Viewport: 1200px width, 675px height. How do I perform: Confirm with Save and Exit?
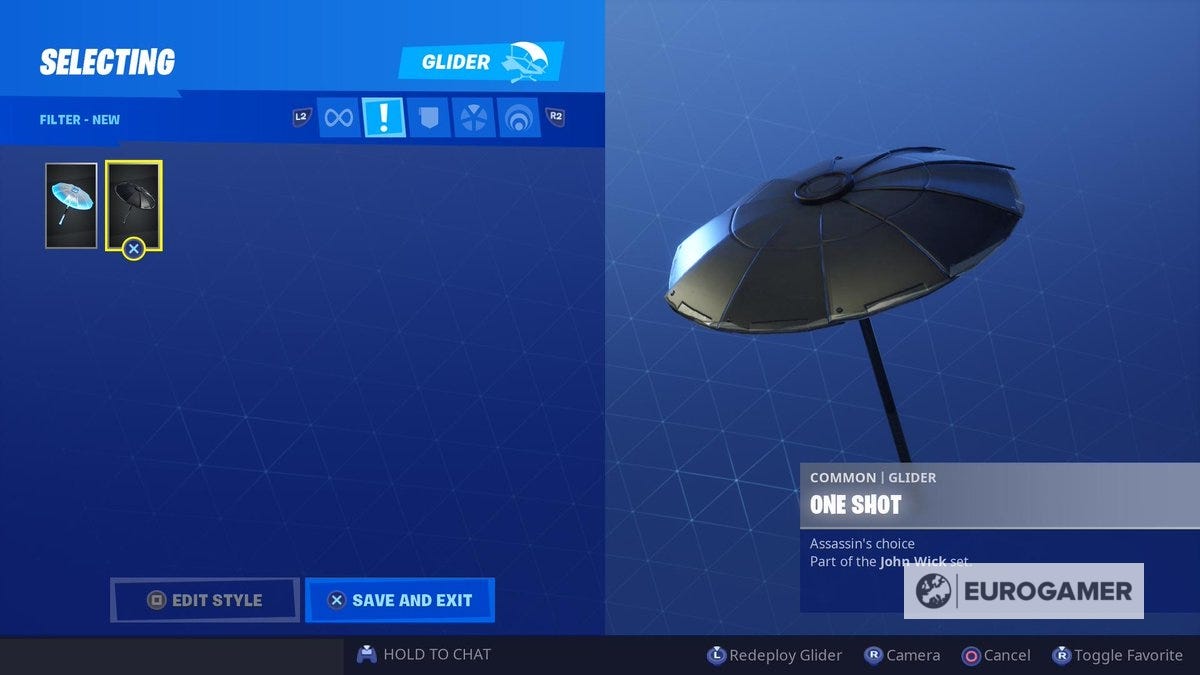point(400,600)
